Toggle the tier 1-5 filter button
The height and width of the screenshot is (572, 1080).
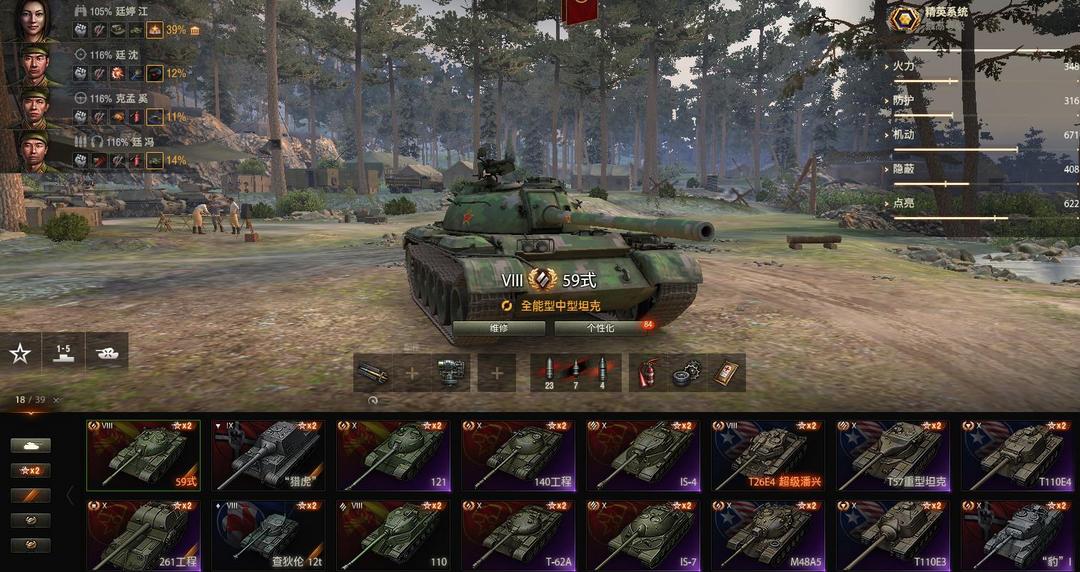click(63, 352)
